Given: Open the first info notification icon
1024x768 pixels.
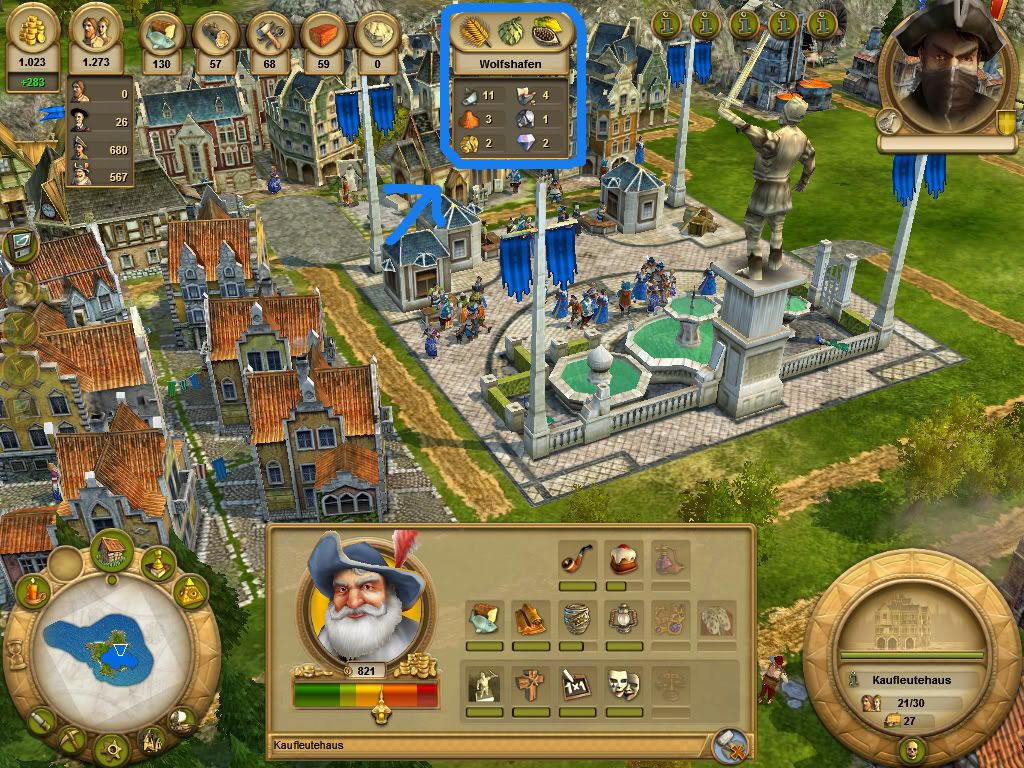Looking at the screenshot, I should pyautogui.click(x=668, y=22).
